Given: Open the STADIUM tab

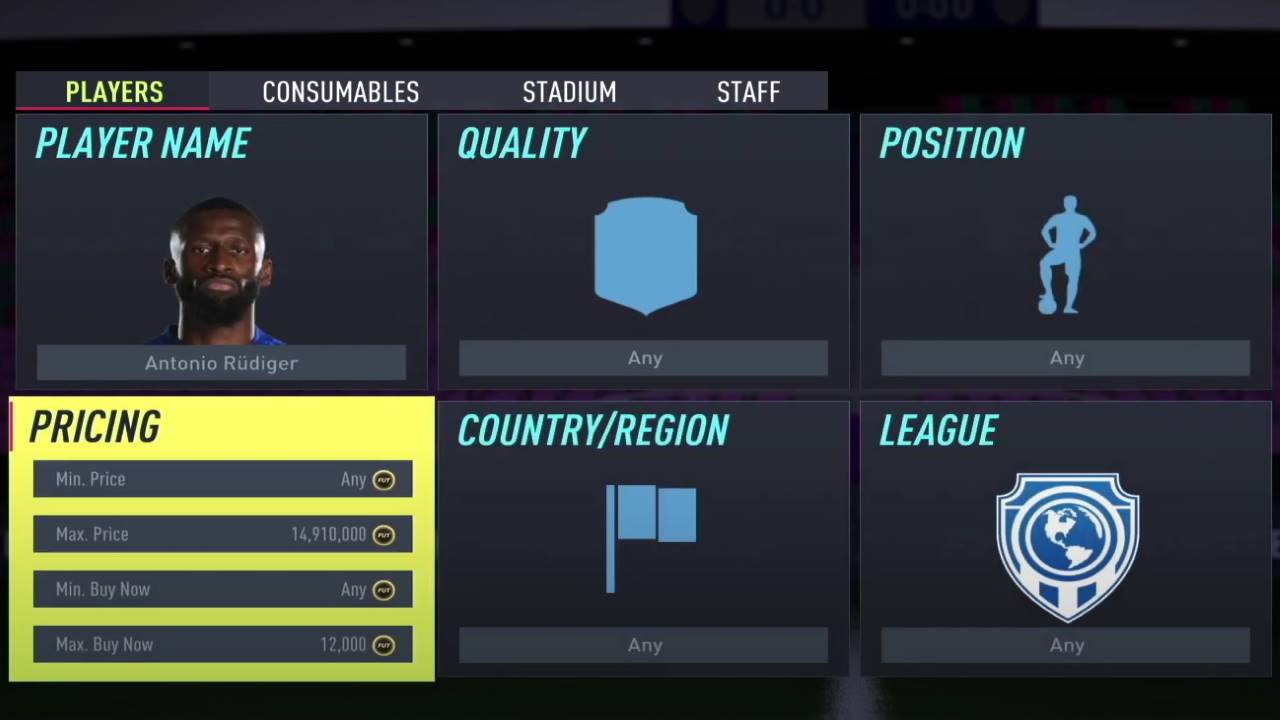Looking at the screenshot, I should point(569,92).
